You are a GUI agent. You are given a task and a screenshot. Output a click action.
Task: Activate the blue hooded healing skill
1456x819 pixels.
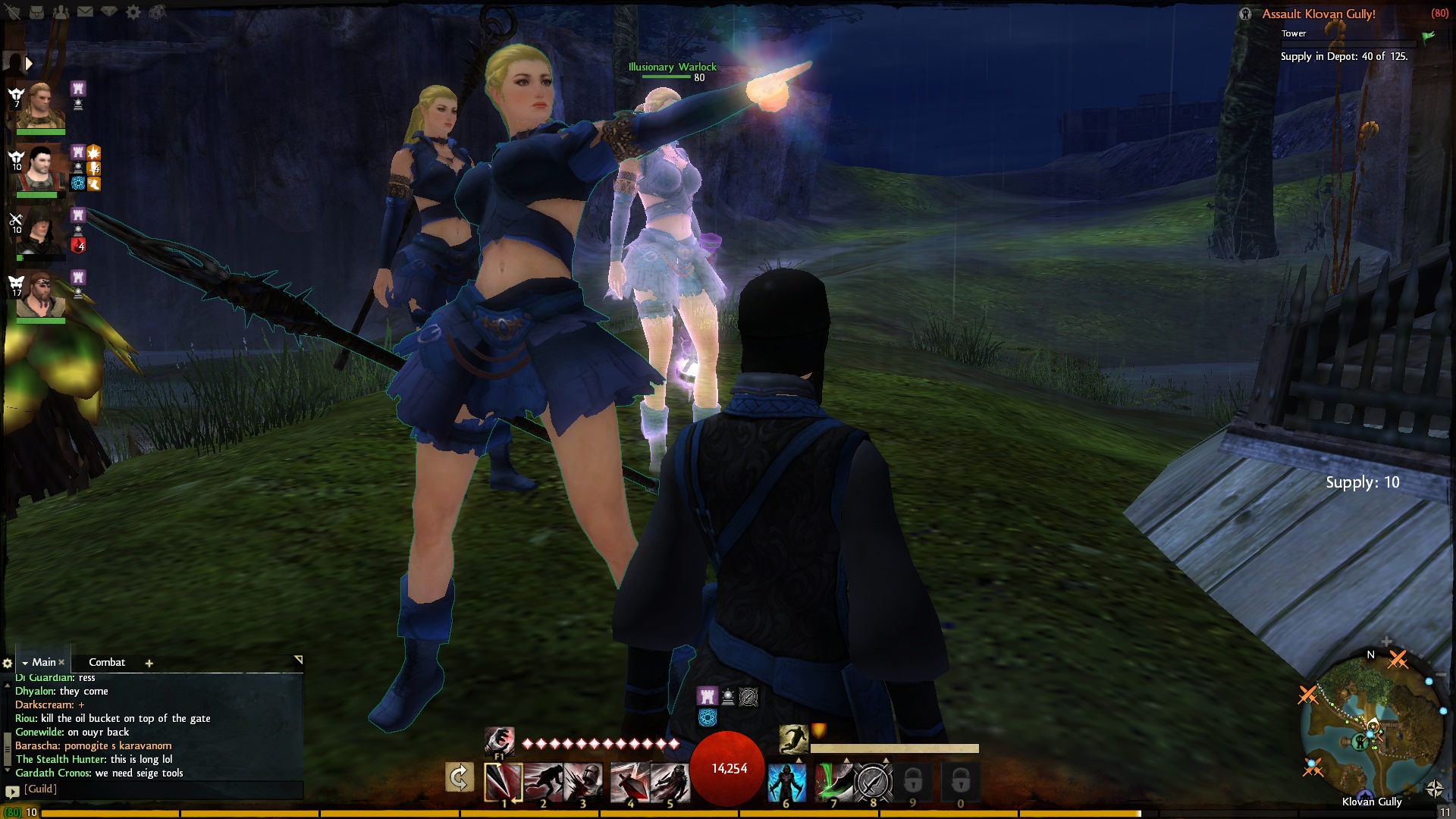pos(786,782)
